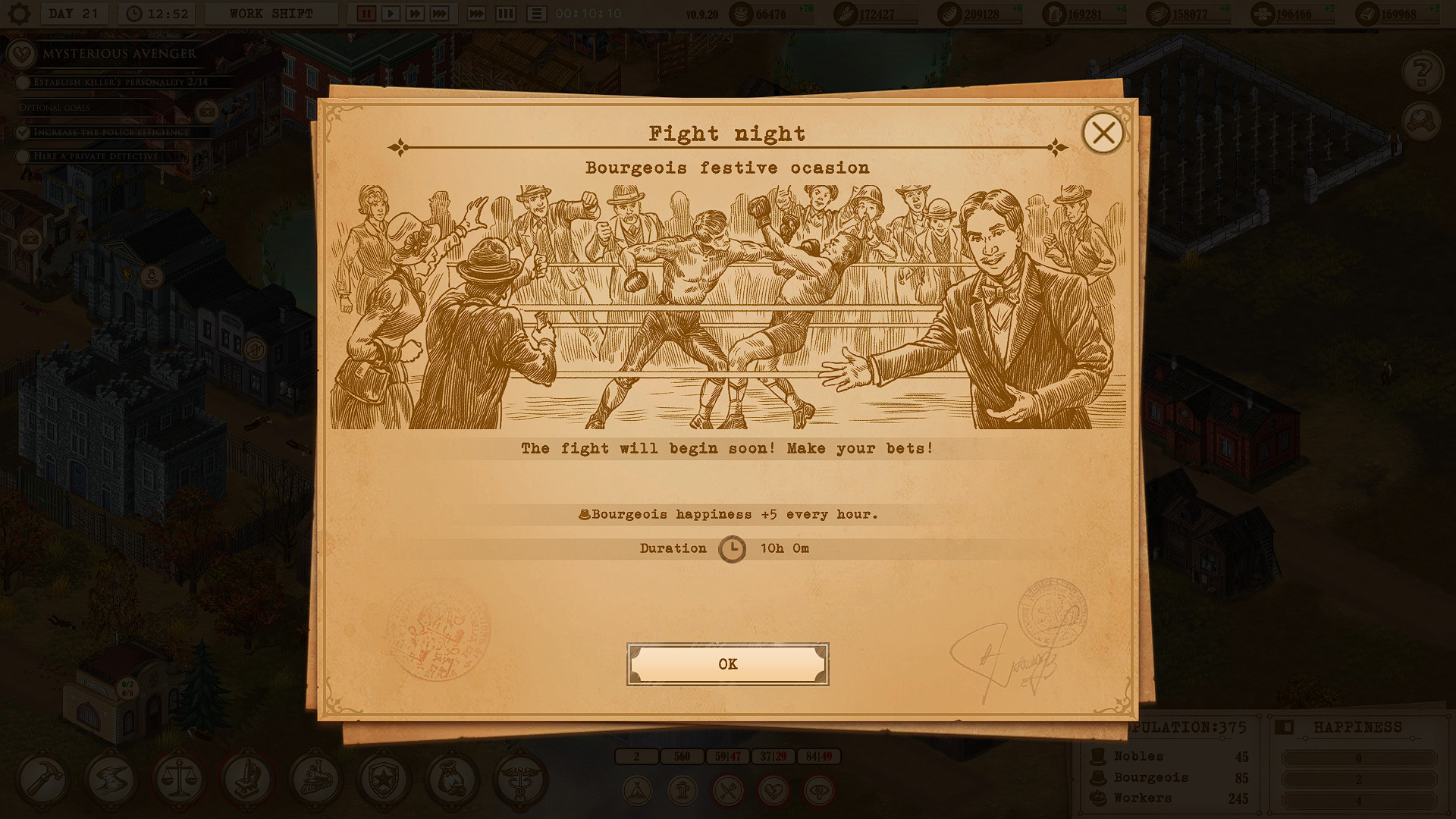Set game to double fast-forward speed
Viewport: 1456px width, 819px height.
tap(415, 14)
